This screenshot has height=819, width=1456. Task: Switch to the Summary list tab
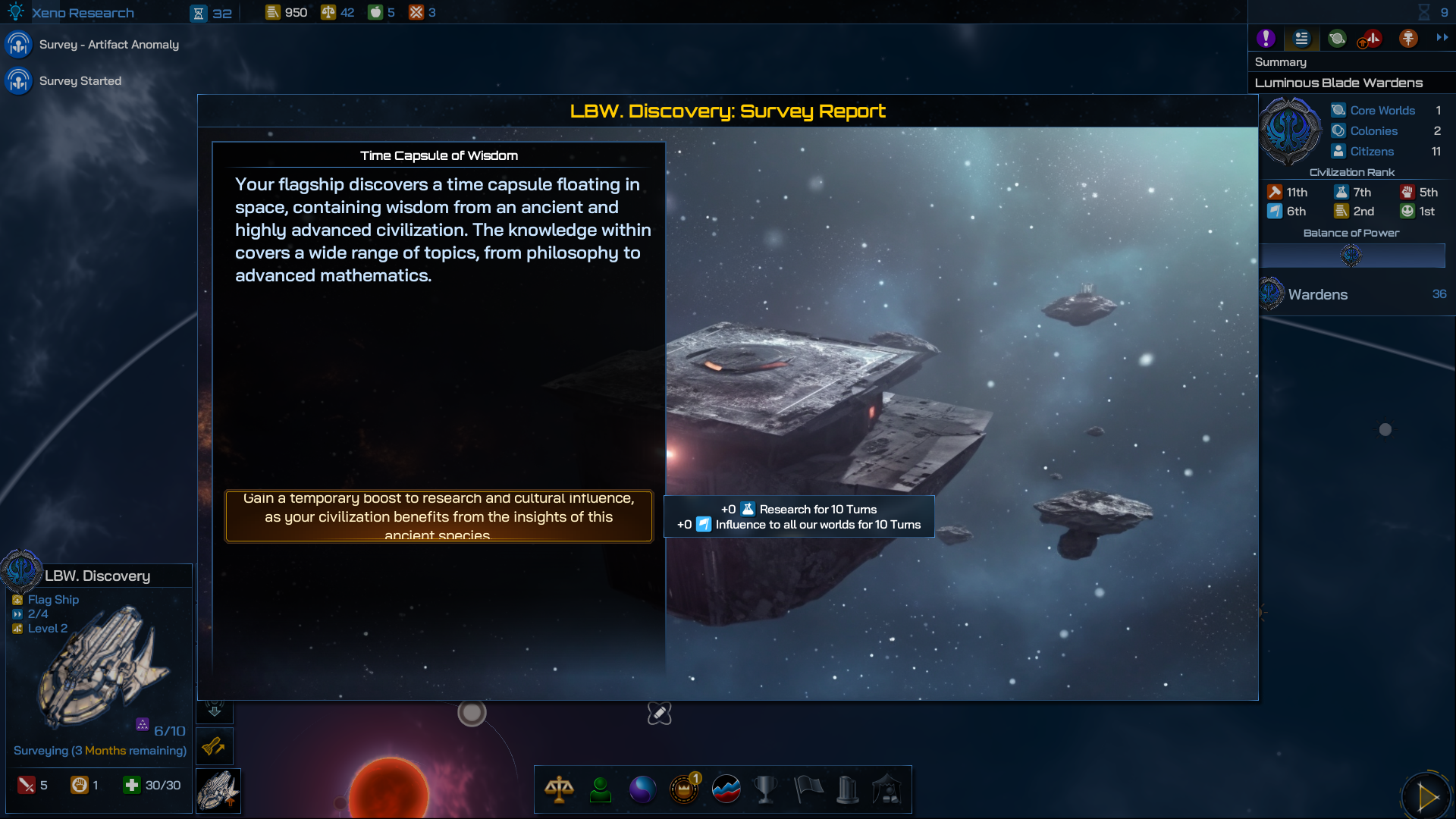(x=1301, y=38)
